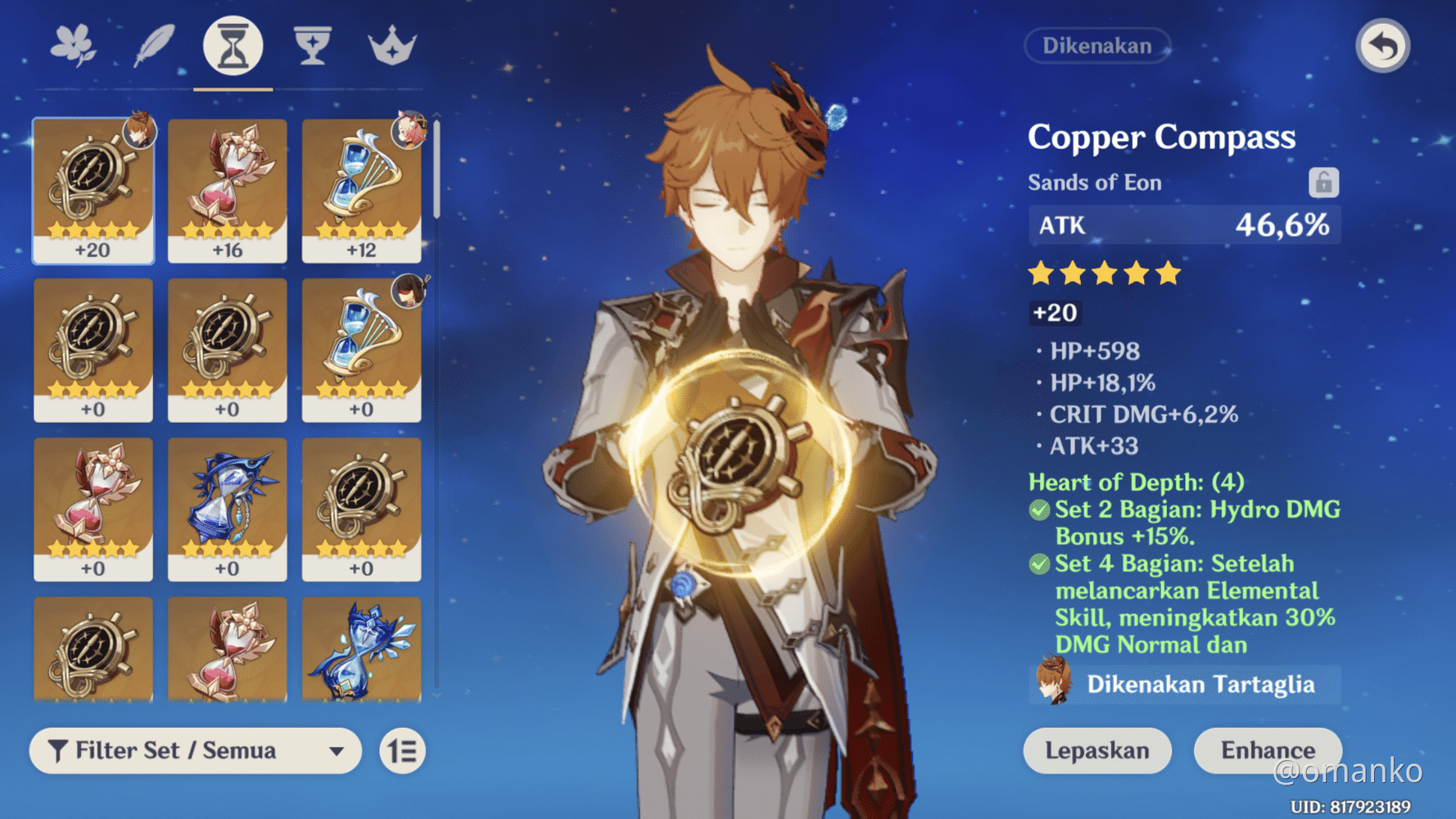This screenshot has width=1456, height=819.
Task: Click the Set 2 Bagian checkmark indicator
Action: point(1040,510)
